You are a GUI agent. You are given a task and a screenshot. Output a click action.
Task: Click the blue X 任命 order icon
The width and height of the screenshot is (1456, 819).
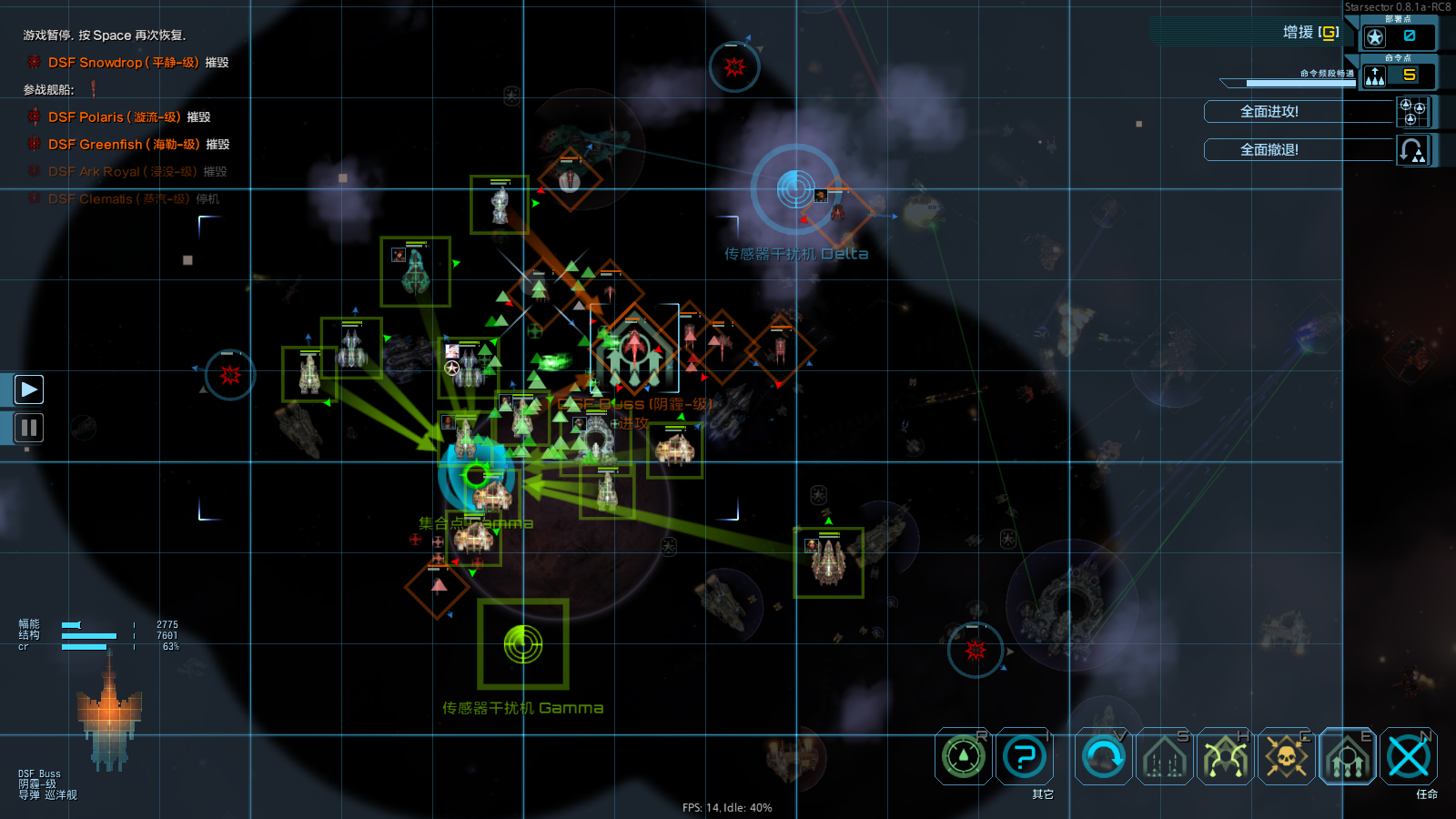click(1409, 756)
